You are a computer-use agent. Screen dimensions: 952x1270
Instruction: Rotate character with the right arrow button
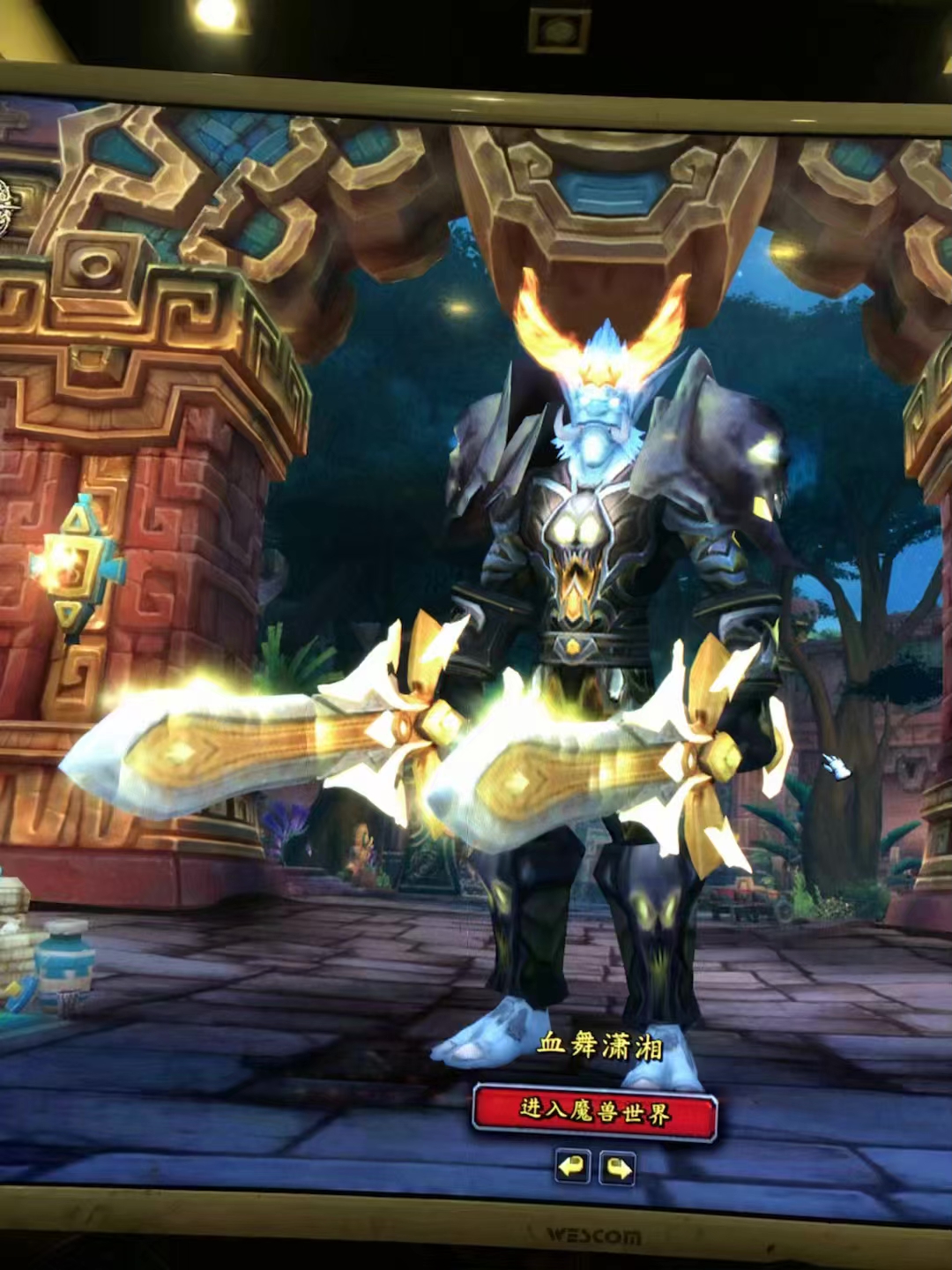click(x=618, y=1169)
